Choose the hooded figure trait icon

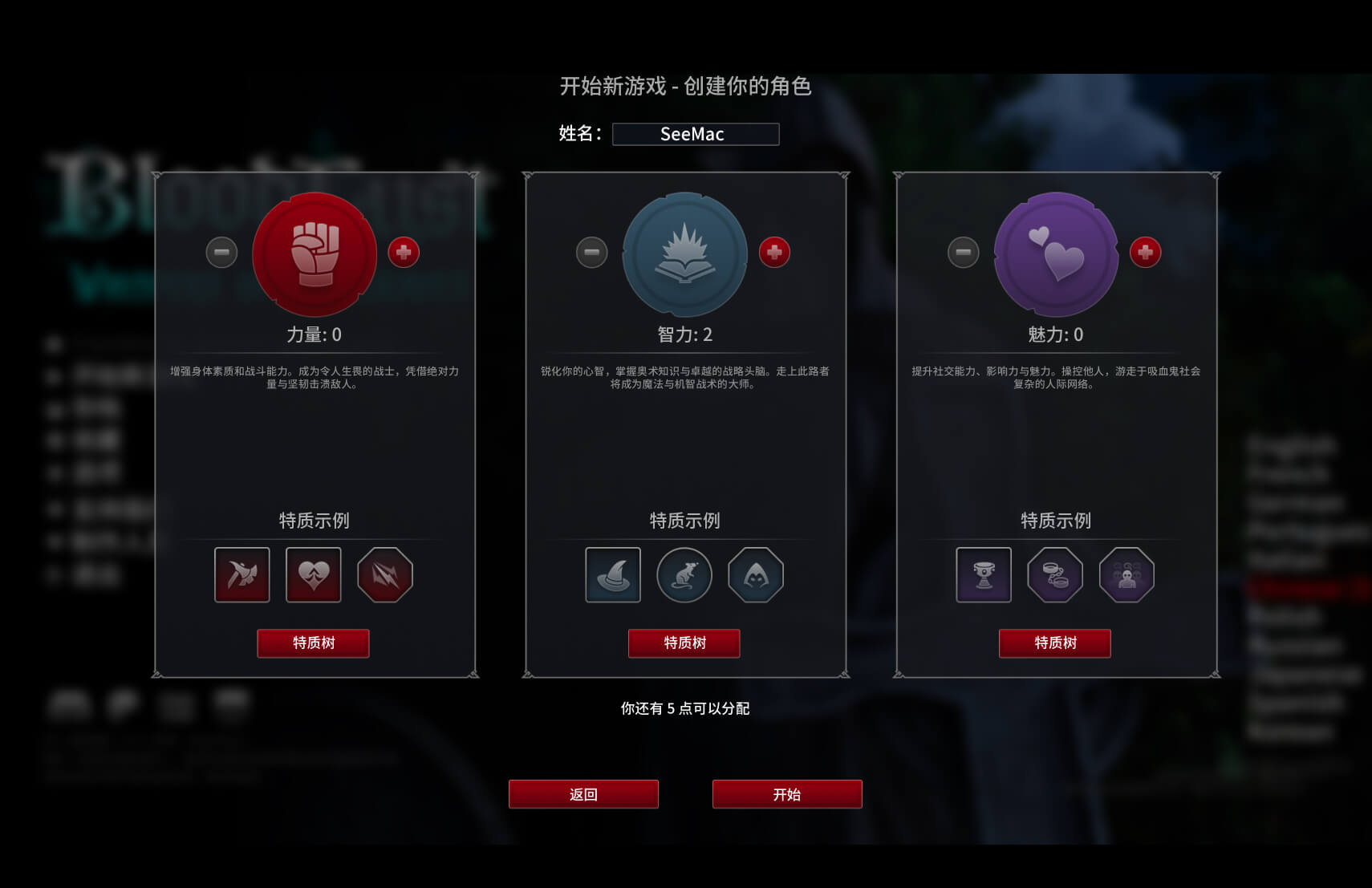pos(756,574)
